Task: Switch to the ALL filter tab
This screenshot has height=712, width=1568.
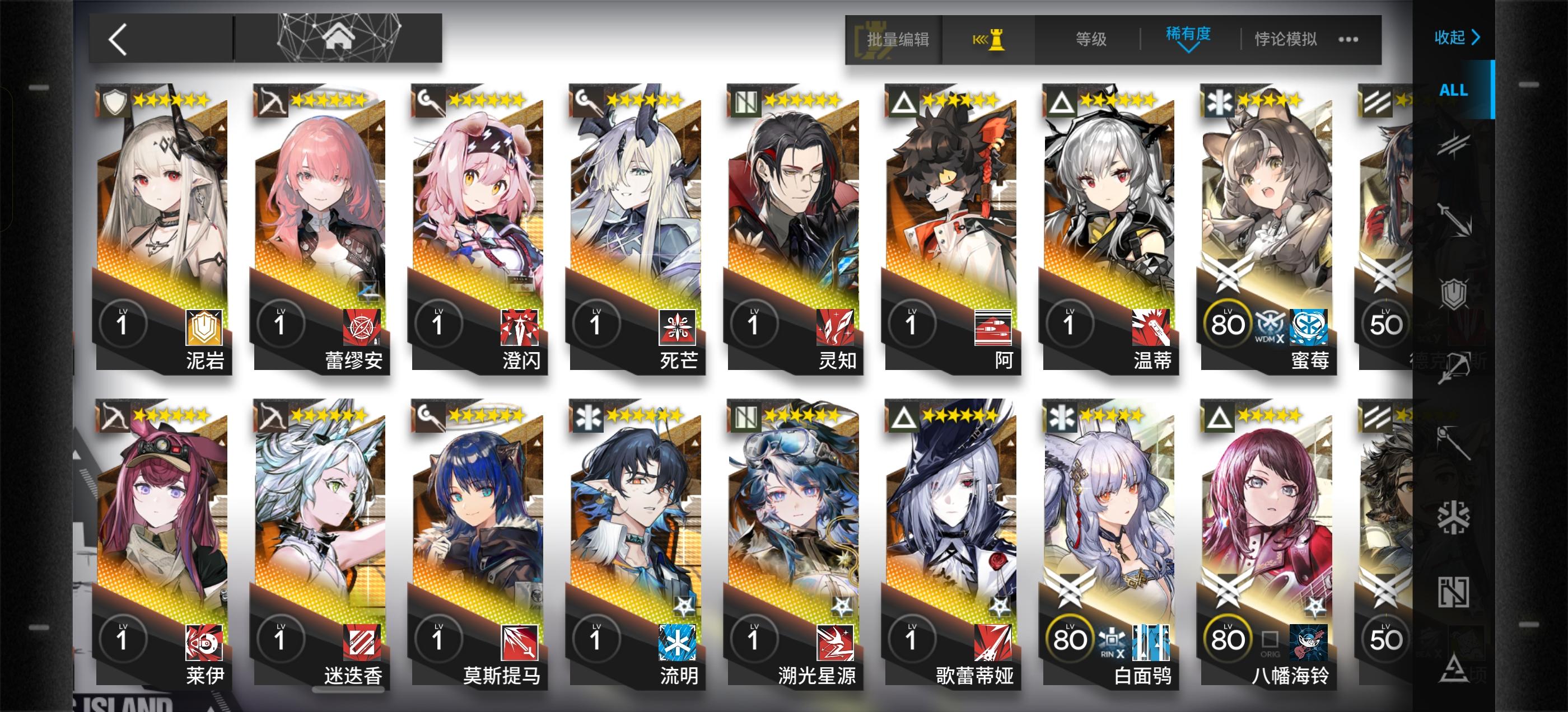Action: point(1453,90)
